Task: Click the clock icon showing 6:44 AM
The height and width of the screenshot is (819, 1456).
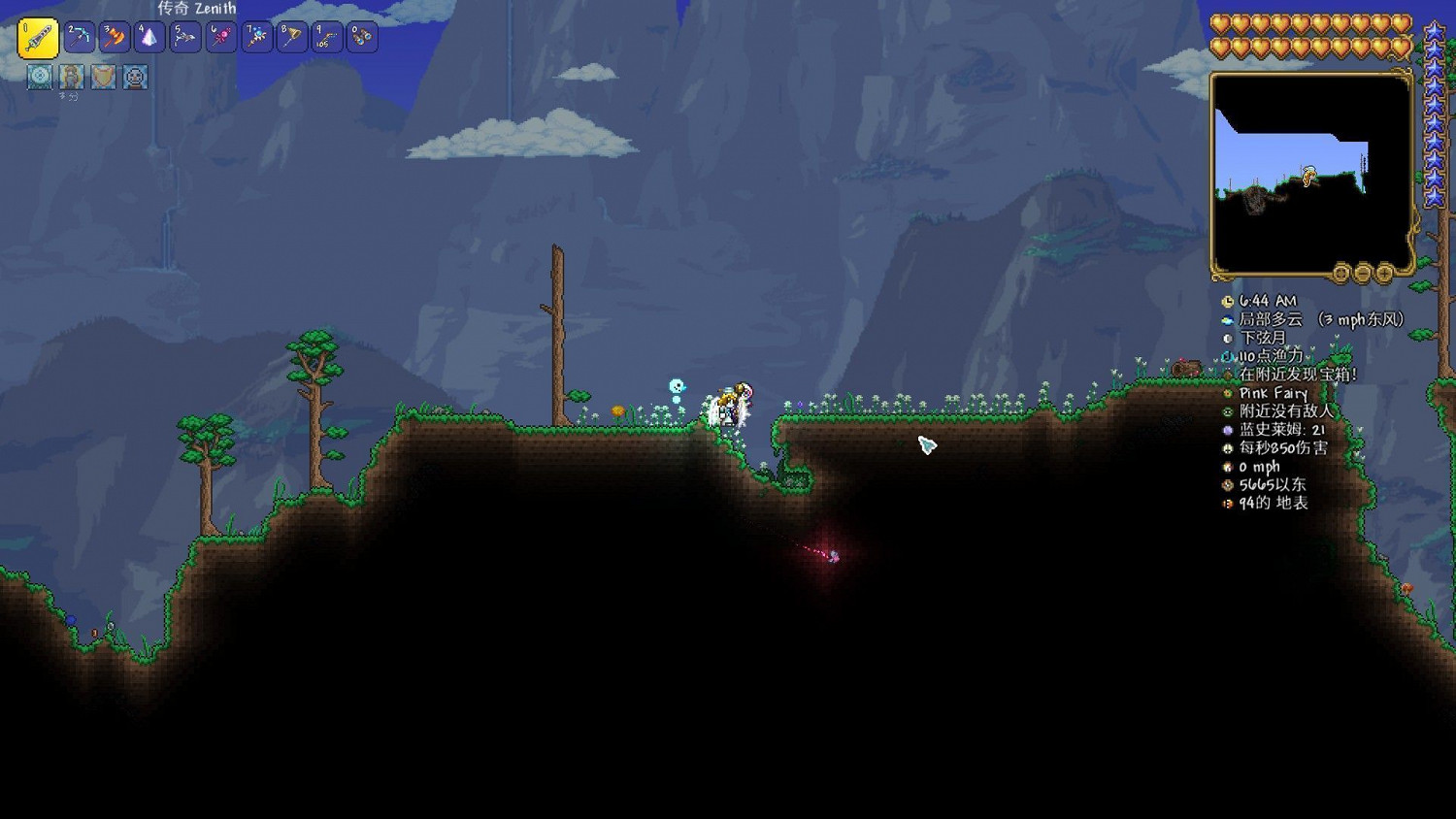Action: (x=1228, y=301)
